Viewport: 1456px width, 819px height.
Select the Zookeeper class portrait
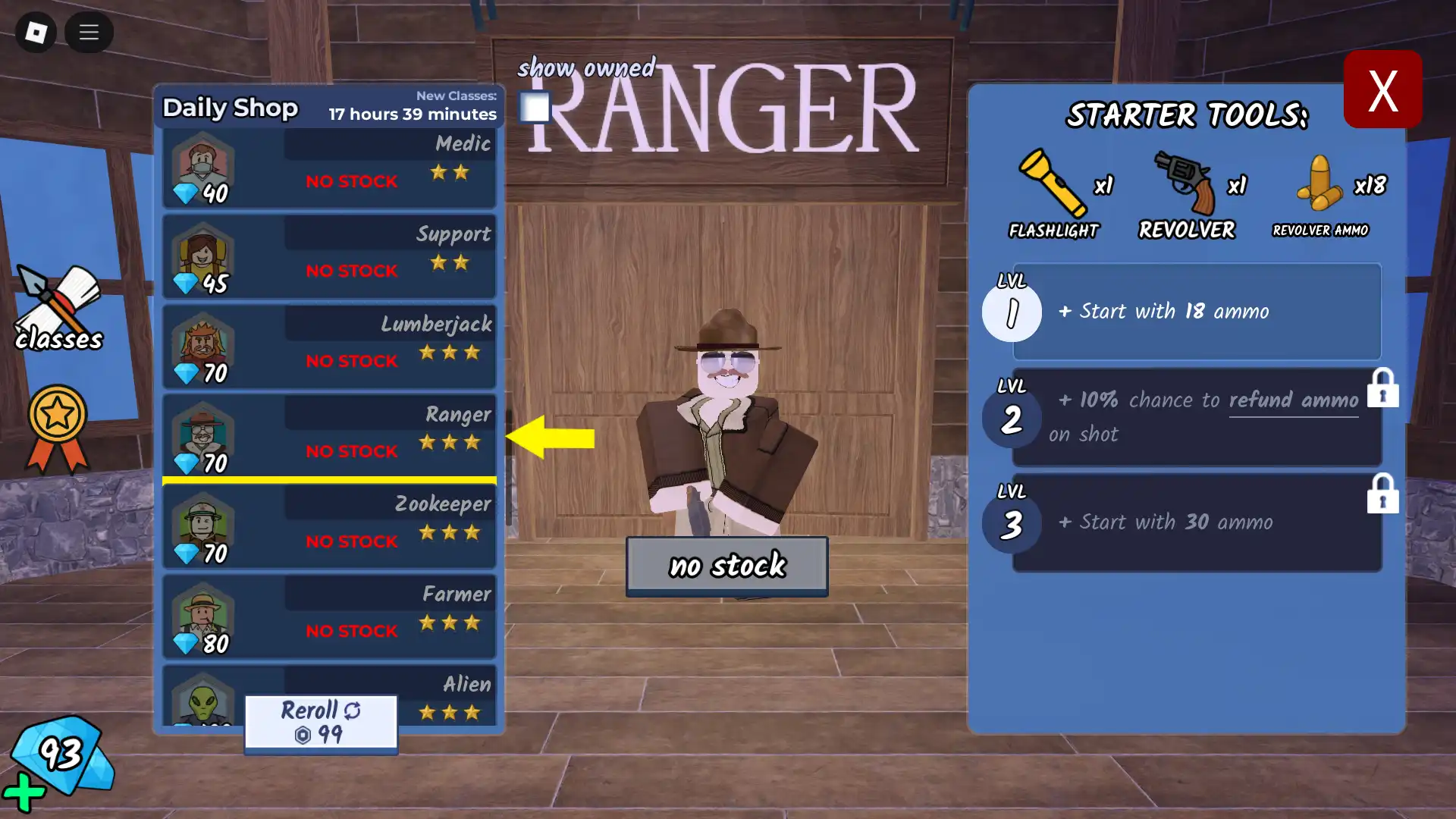(202, 526)
